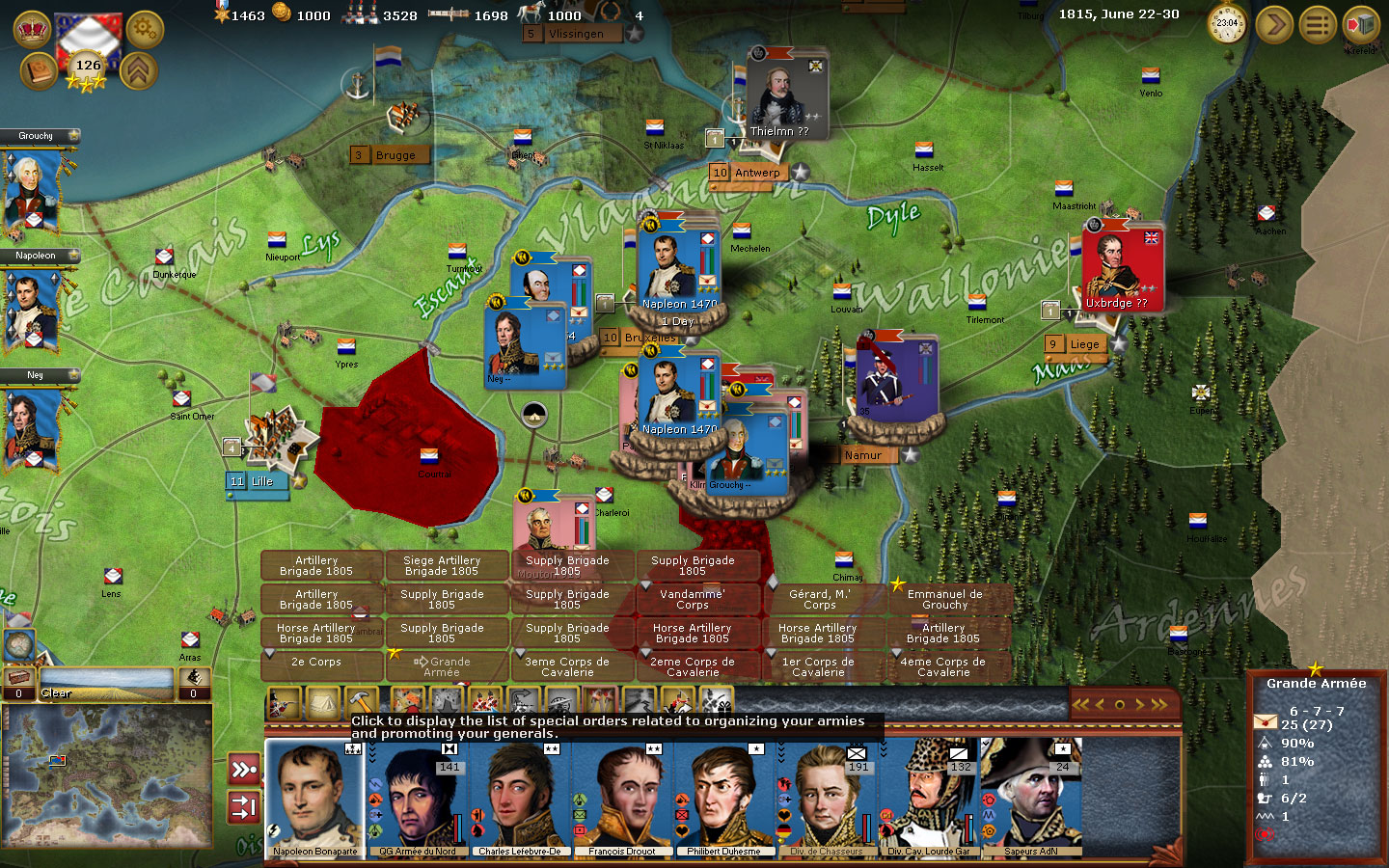The height and width of the screenshot is (868, 1389).
Task: Expand the Napoleon commander panel
Action: tap(39, 256)
